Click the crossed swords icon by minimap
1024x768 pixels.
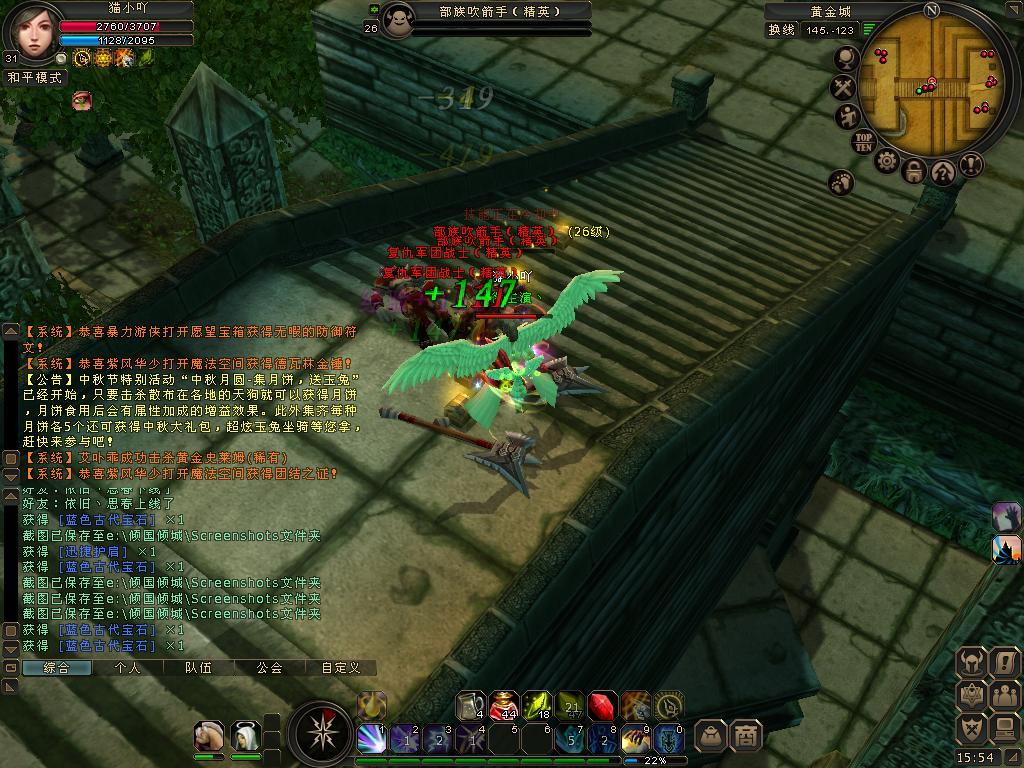tap(845, 88)
